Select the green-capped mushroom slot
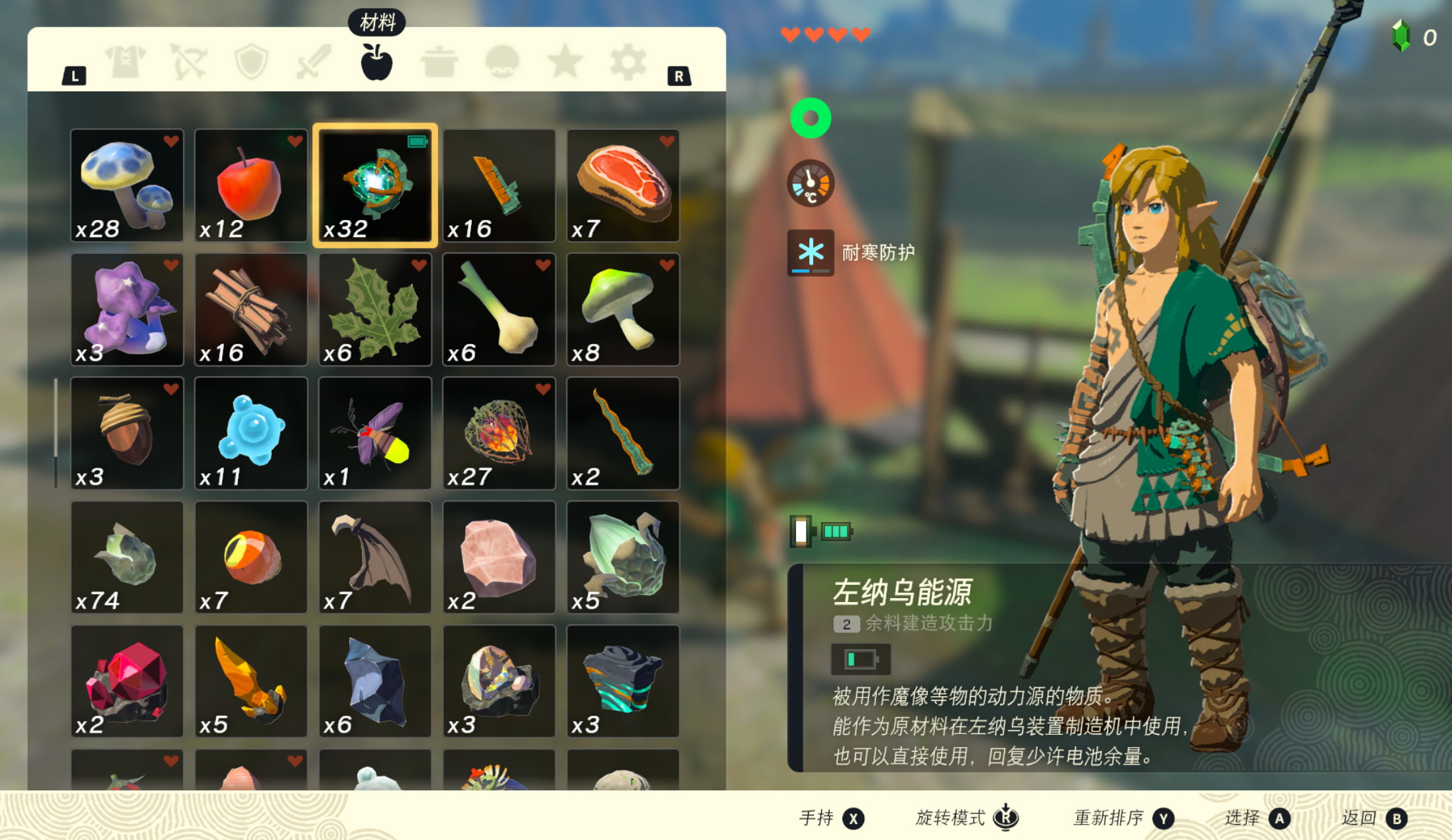Image resolution: width=1452 pixels, height=840 pixels. pos(623,309)
